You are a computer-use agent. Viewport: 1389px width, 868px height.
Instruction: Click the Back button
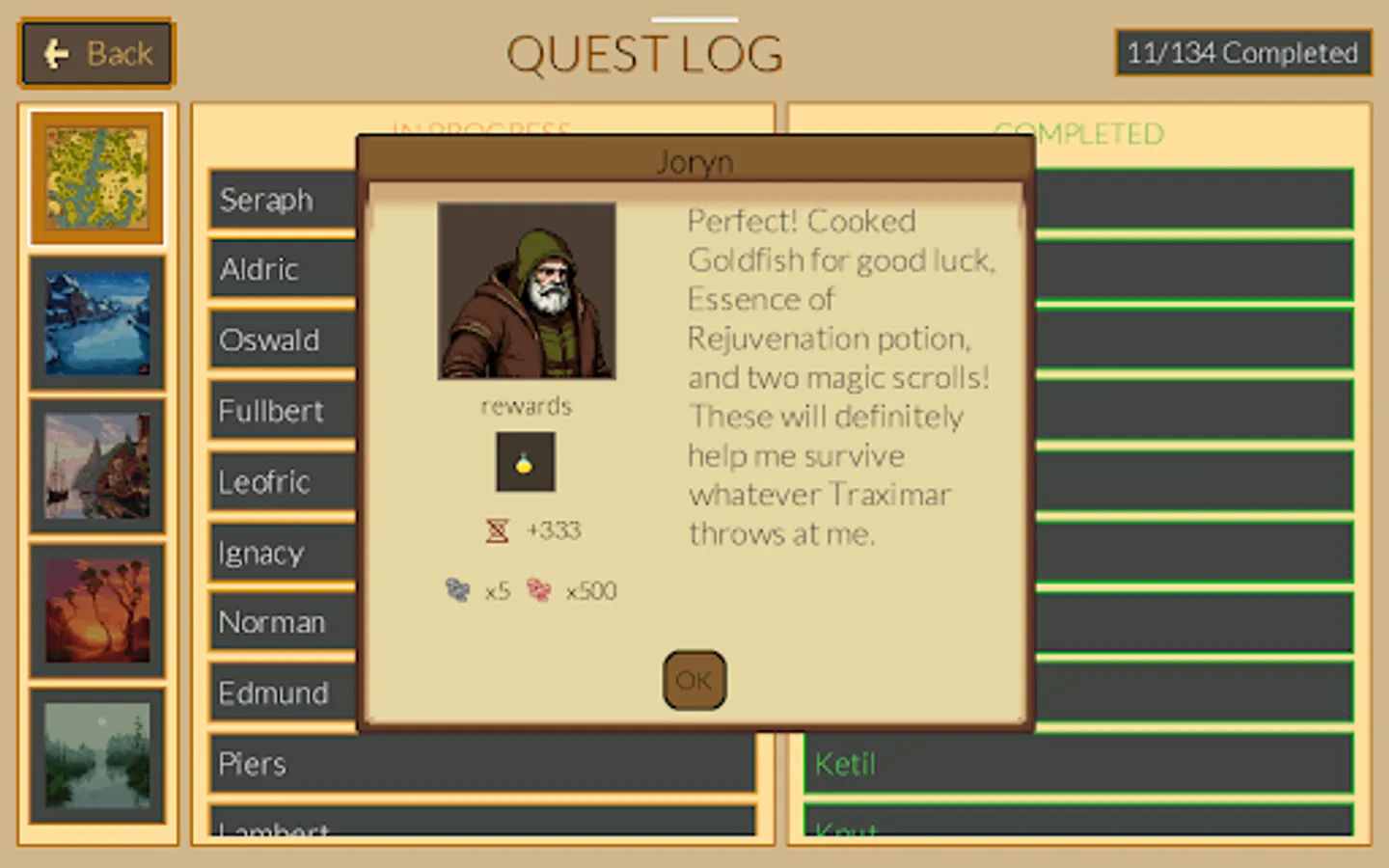click(95, 53)
